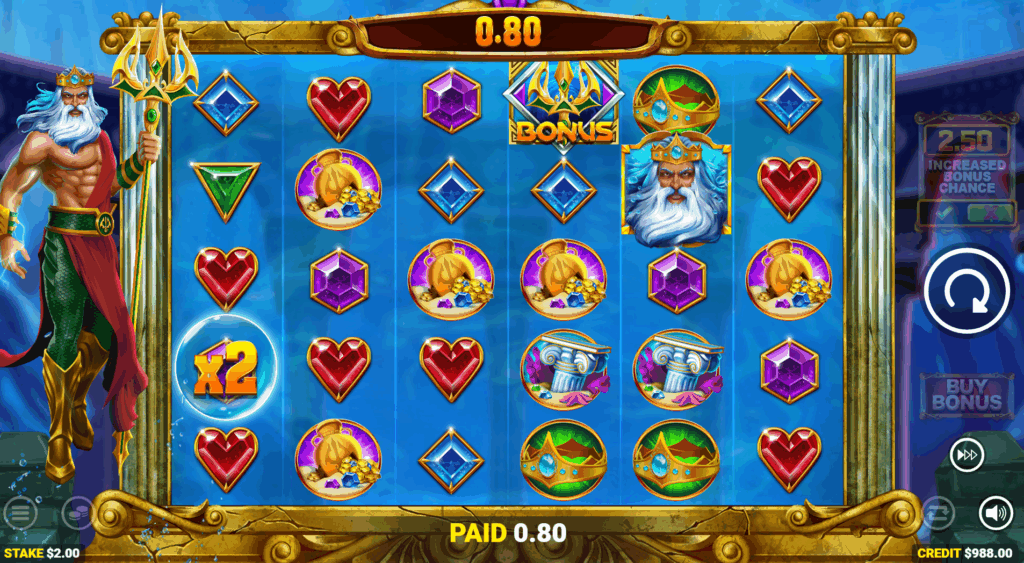Open the hamburger menu
The height and width of the screenshot is (563, 1024).
(x=19, y=514)
